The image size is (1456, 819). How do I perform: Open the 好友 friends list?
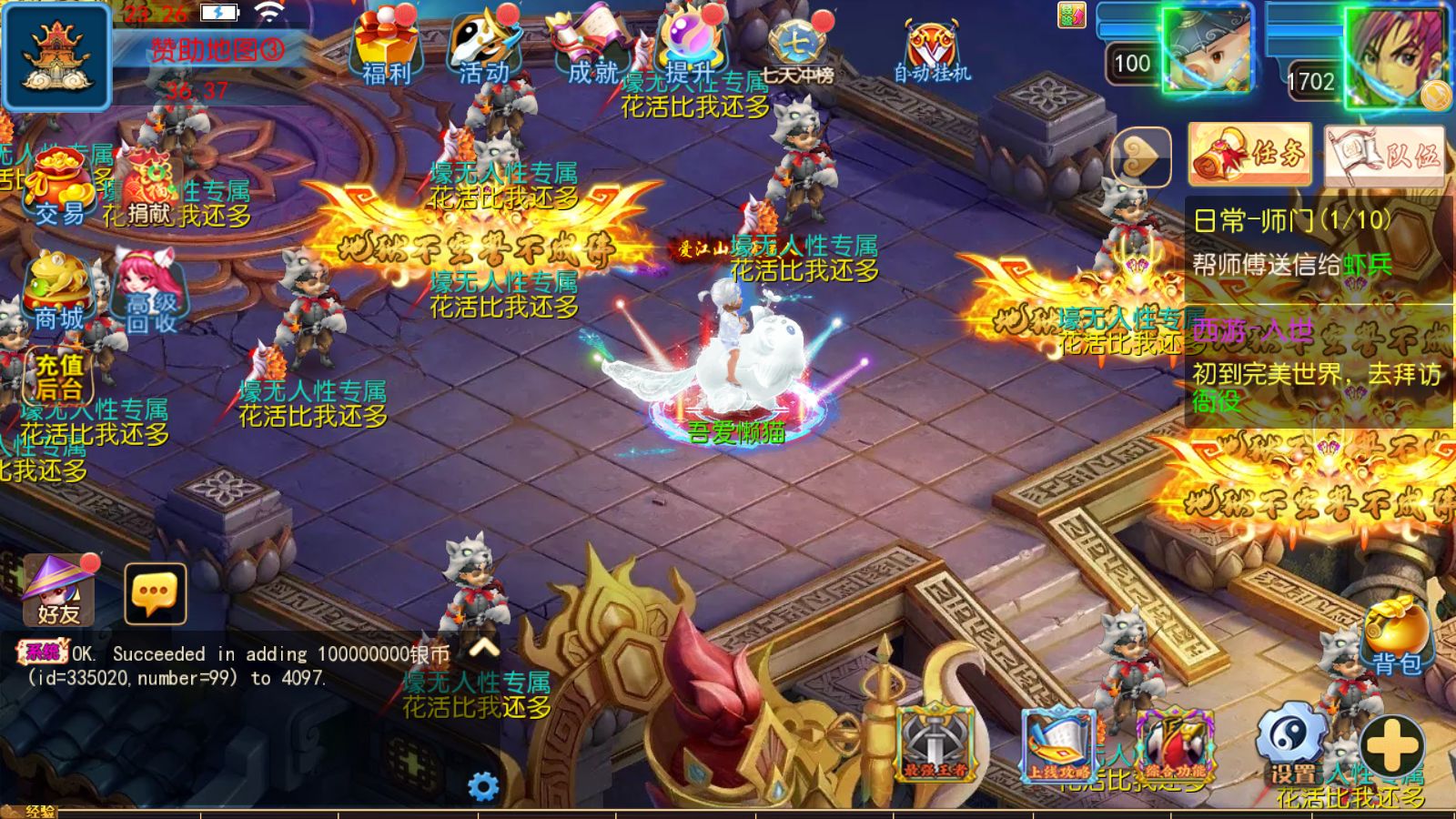coord(59,591)
